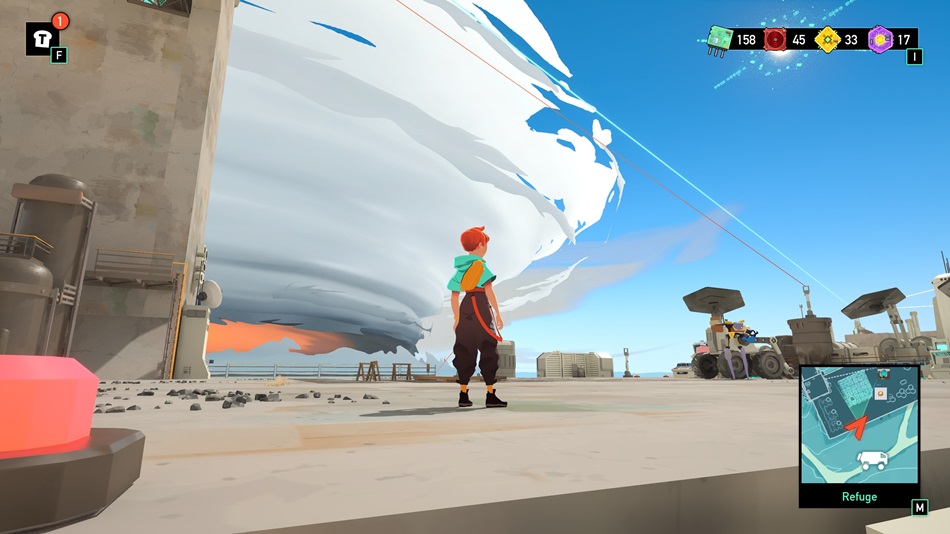Screen dimensions: 950x534
Task: Select the purple hexagon resource icon
Action: pyautogui.click(x=880, y=39)
